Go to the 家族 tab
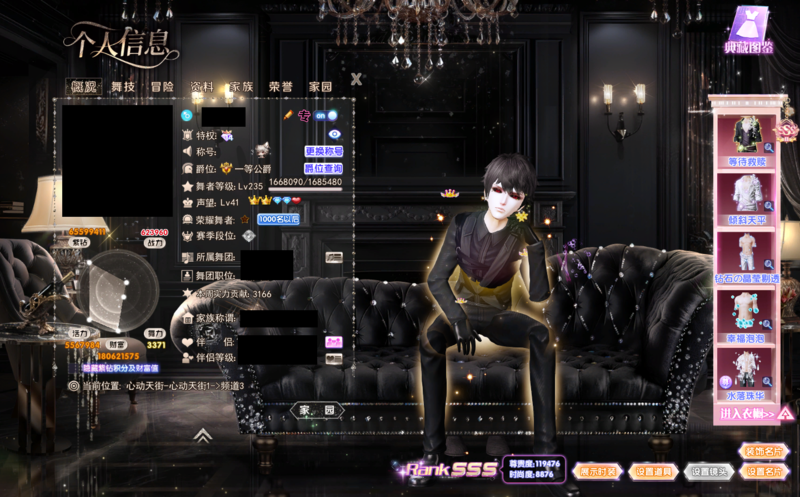The image size is (800, 497). pyautogui.click(x=241, y=87)
